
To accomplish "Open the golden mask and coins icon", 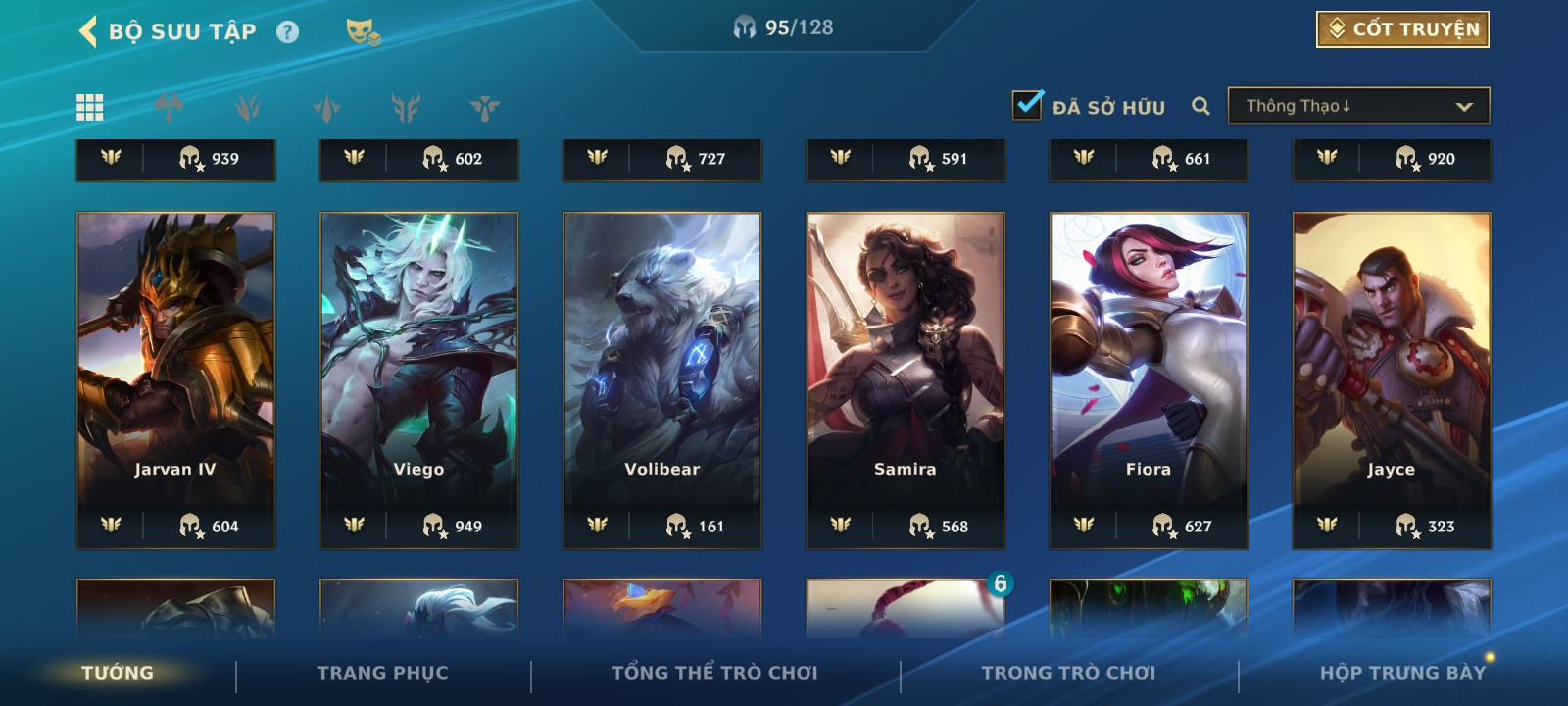I will click(x=363, y=32).
